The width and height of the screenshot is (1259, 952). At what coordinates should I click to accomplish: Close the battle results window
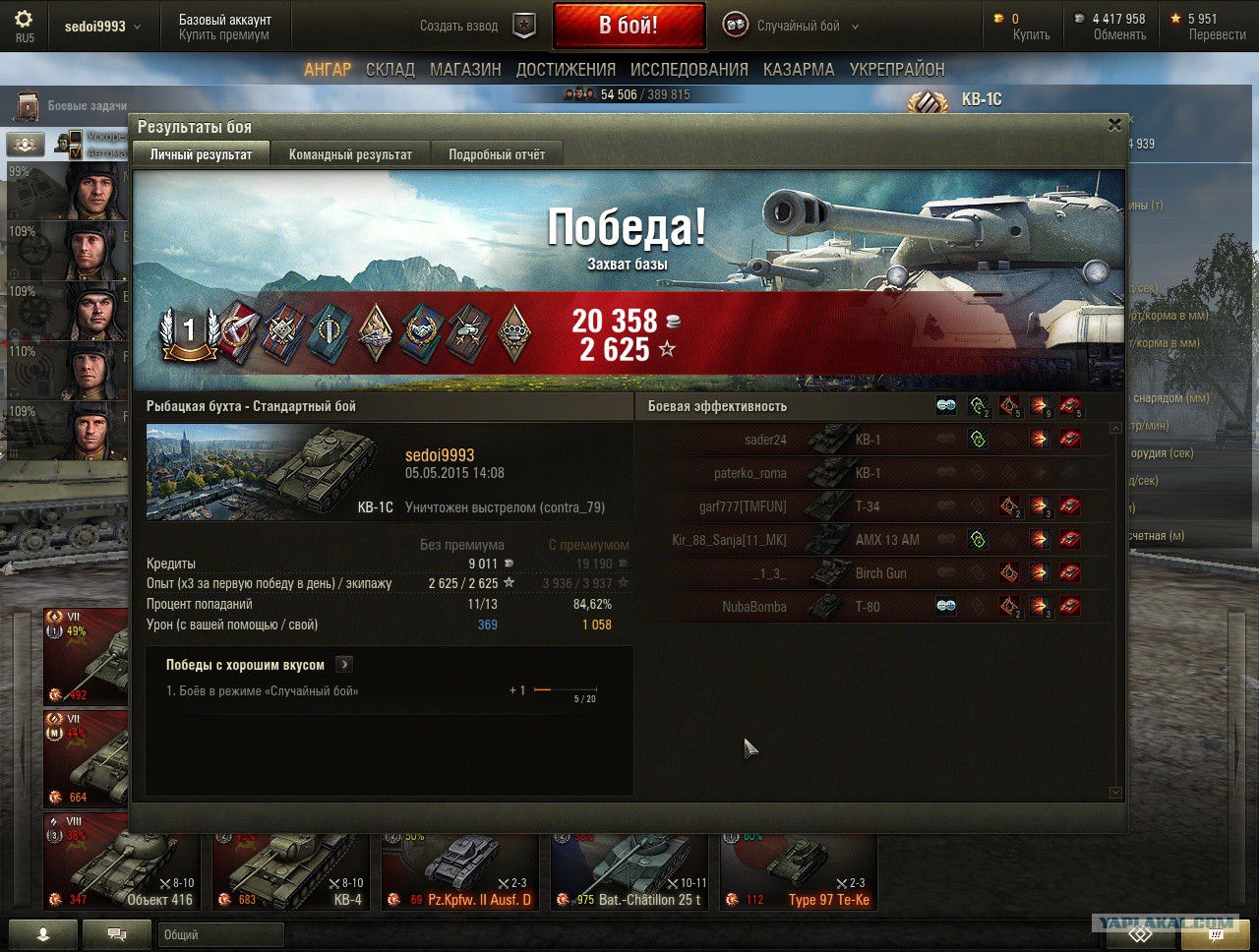pyautogui.click(x=1114, y=125)
